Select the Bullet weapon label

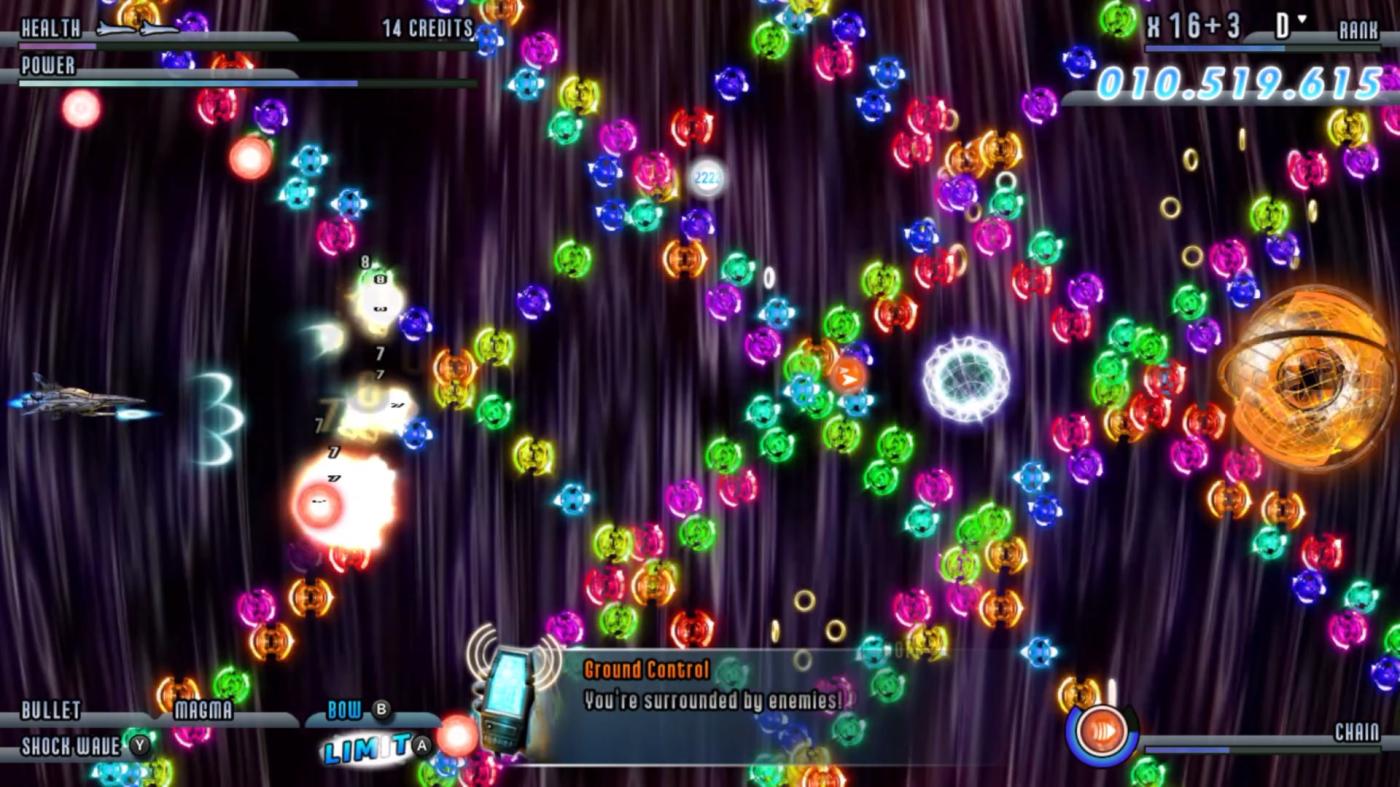51,711
